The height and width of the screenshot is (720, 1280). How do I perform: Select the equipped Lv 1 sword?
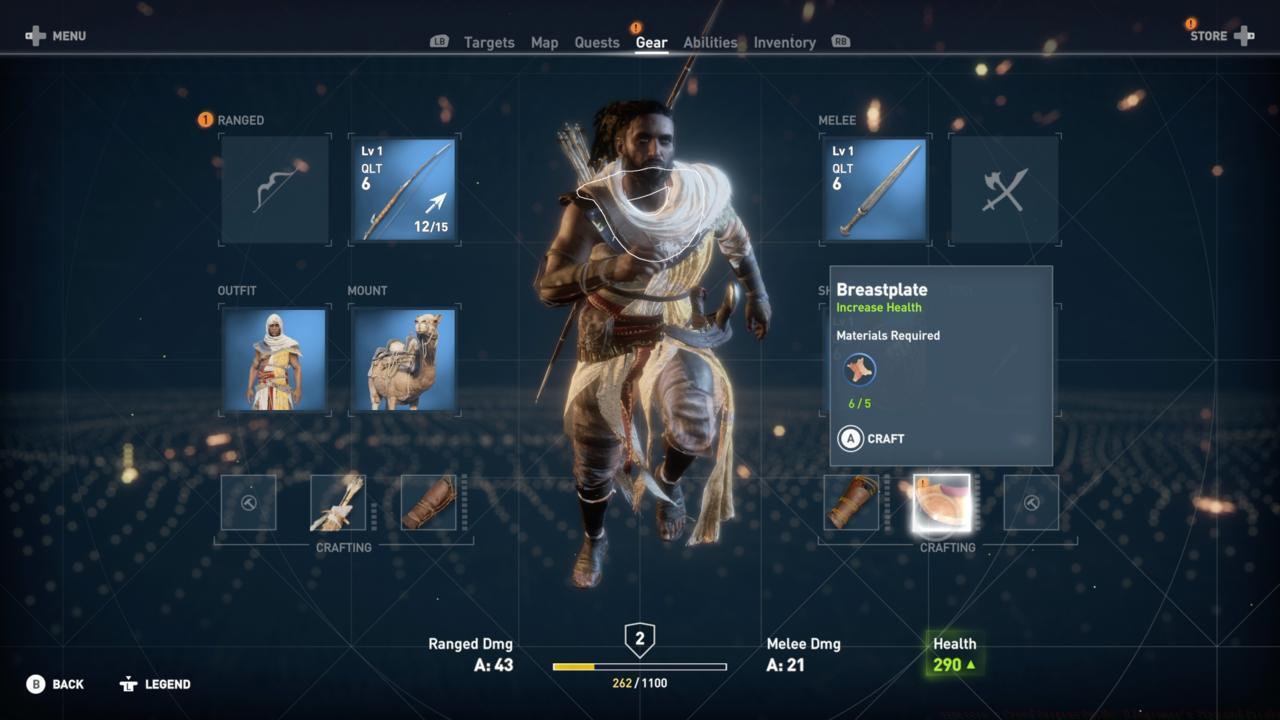click(x=875, y=189)
